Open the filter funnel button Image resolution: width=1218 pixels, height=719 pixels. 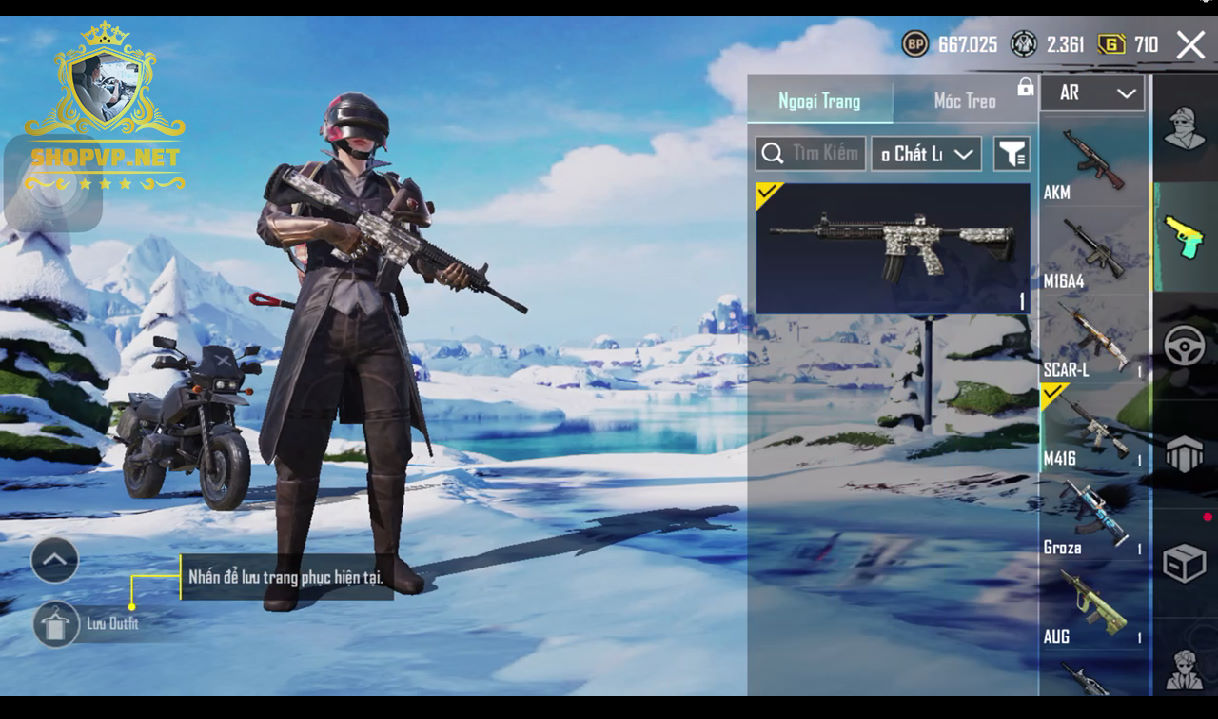click(1011, 154)
